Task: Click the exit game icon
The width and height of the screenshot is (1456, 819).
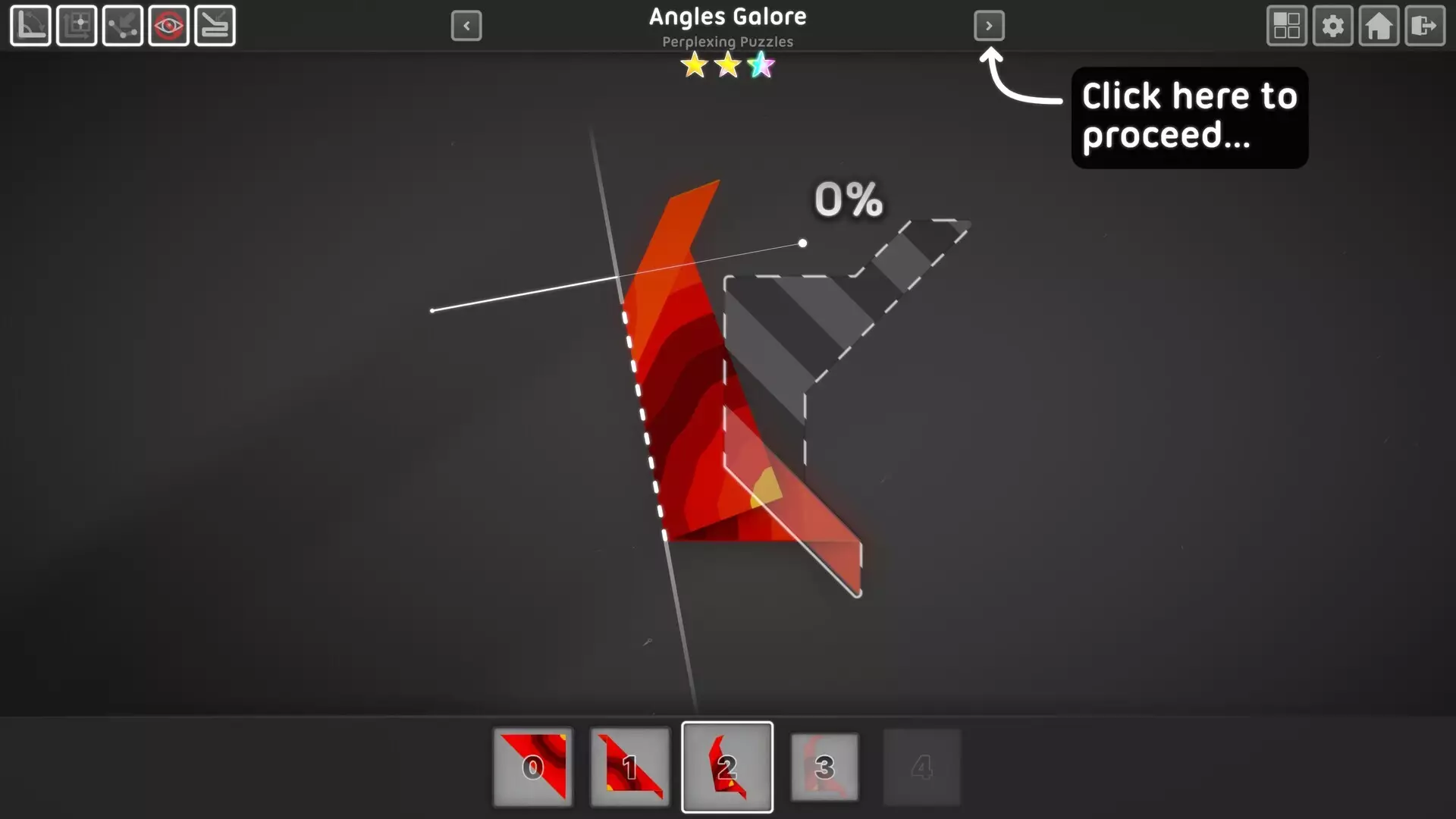Action: click(x=1425, y=26)
